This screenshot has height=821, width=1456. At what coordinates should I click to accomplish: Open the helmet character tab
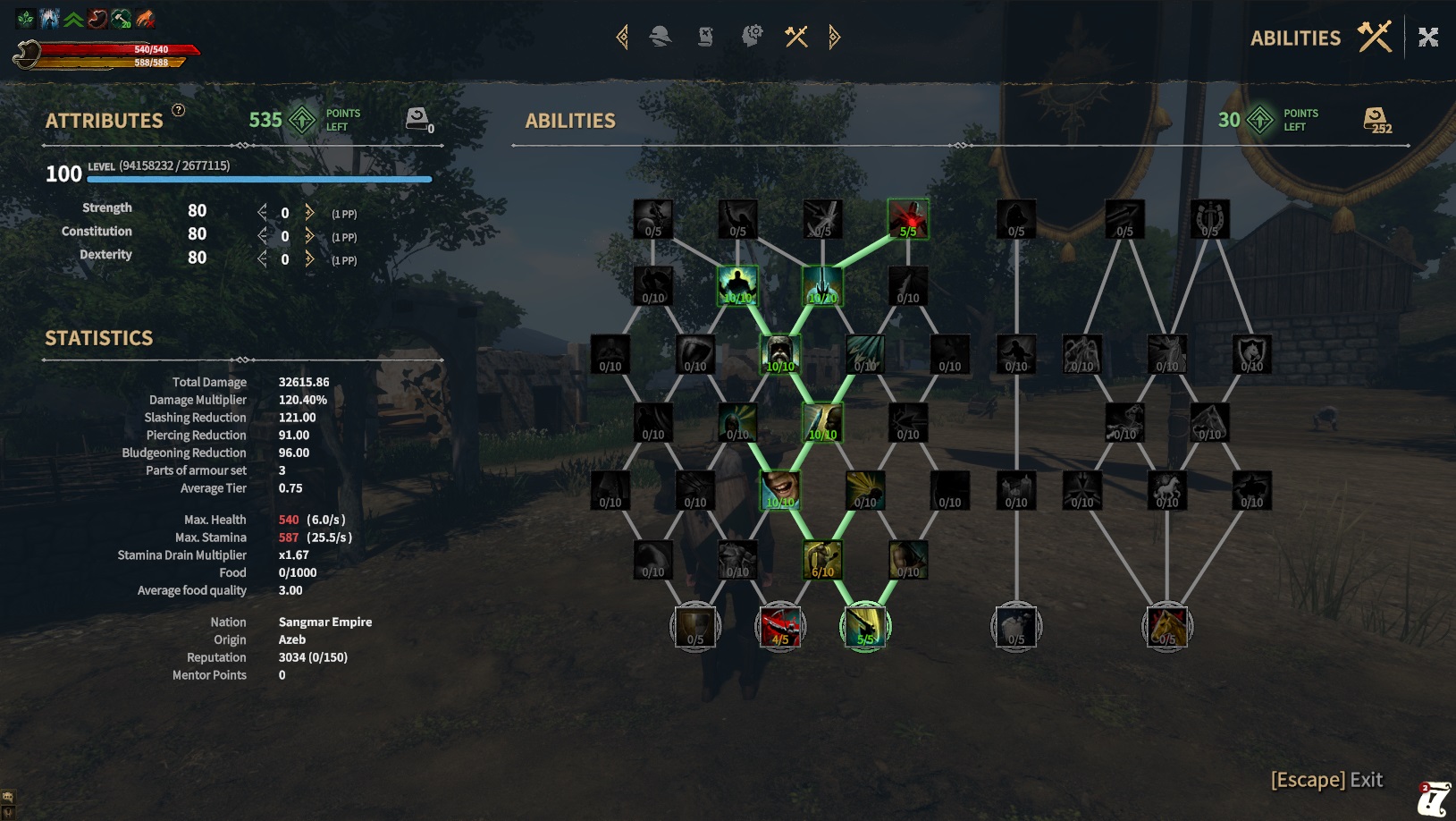(x=660, y=37)
